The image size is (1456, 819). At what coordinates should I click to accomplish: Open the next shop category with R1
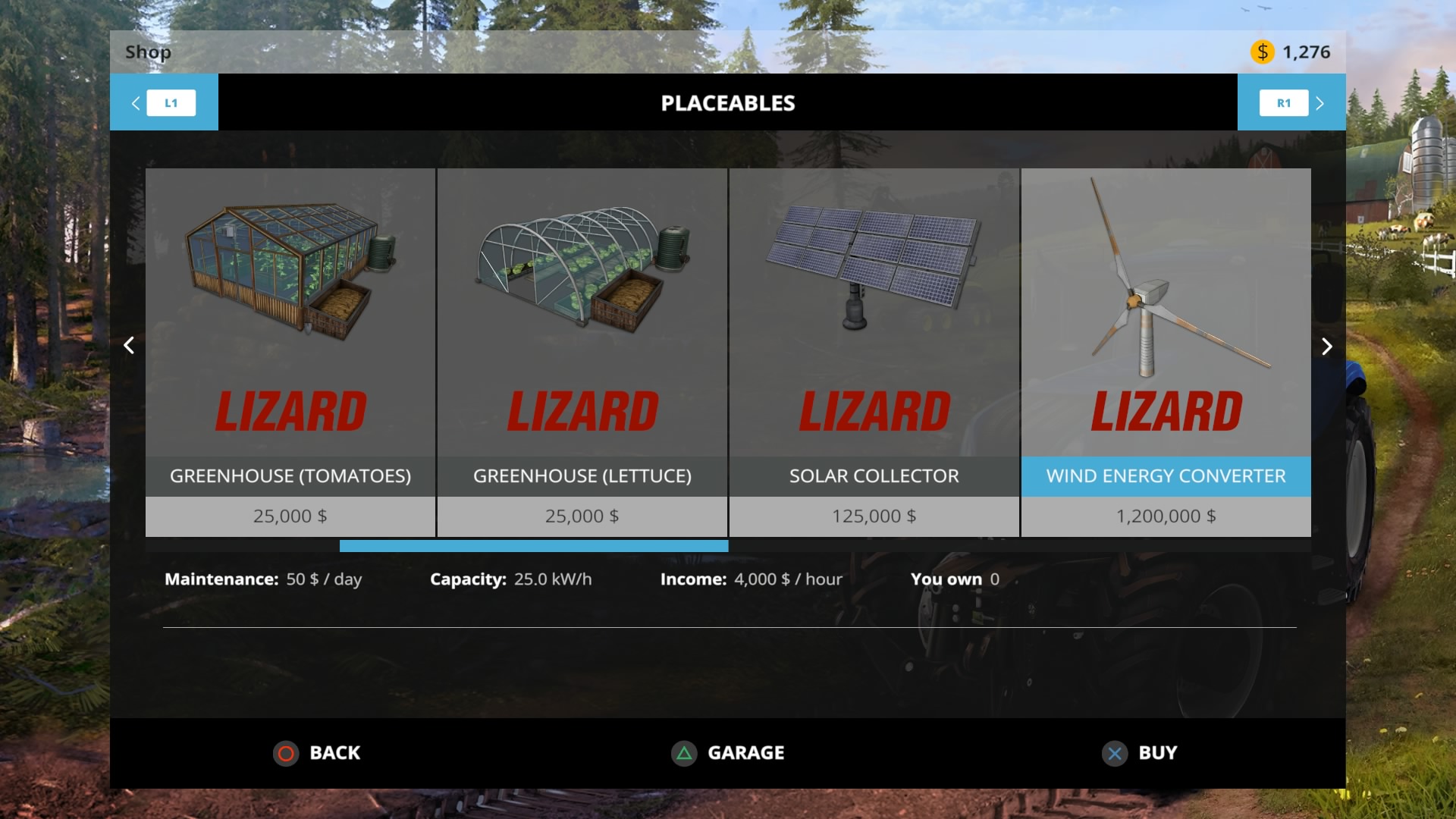tap(1283, 102)
